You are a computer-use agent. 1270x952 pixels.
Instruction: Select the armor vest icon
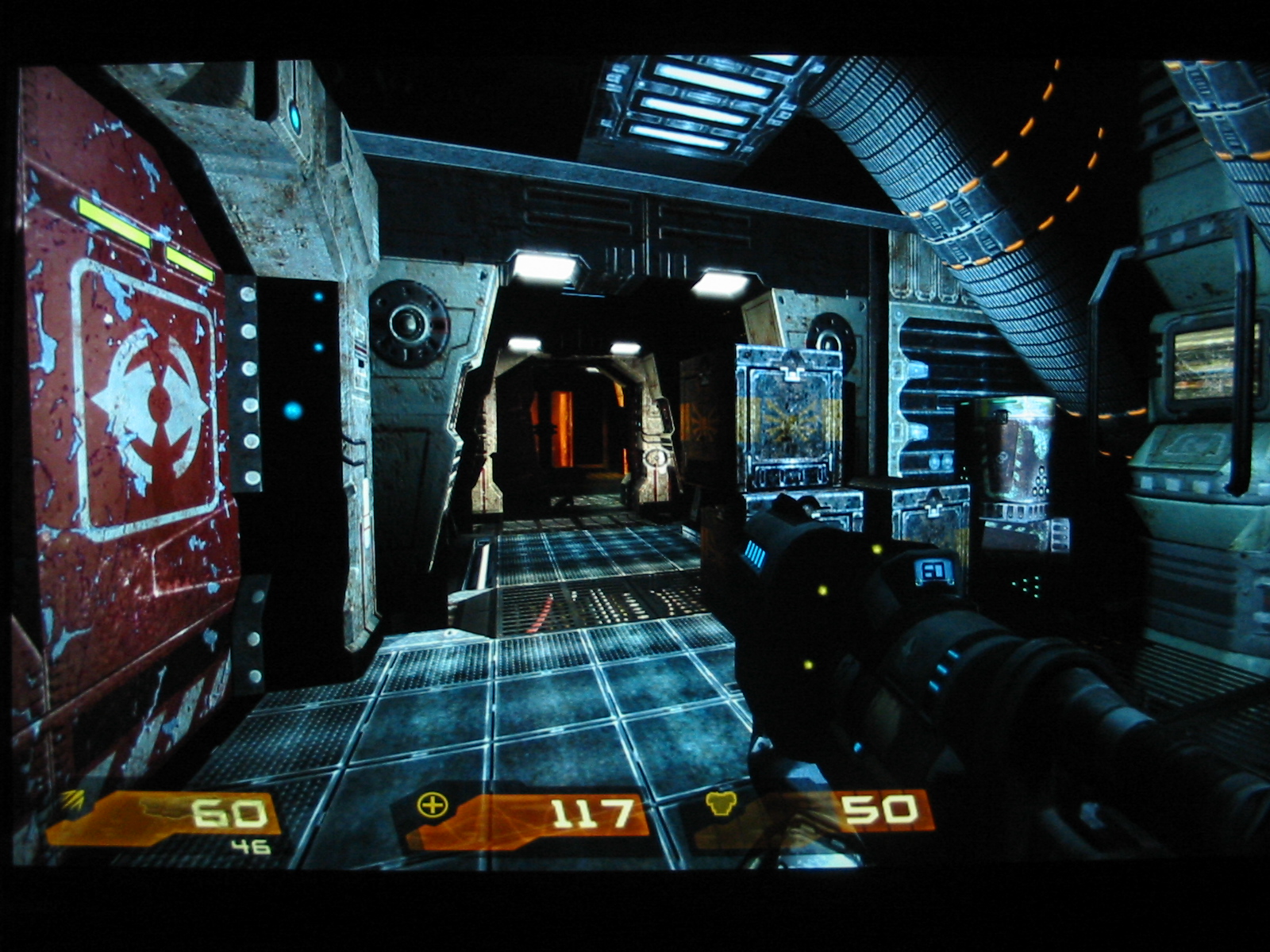click(x=721, y=804)
